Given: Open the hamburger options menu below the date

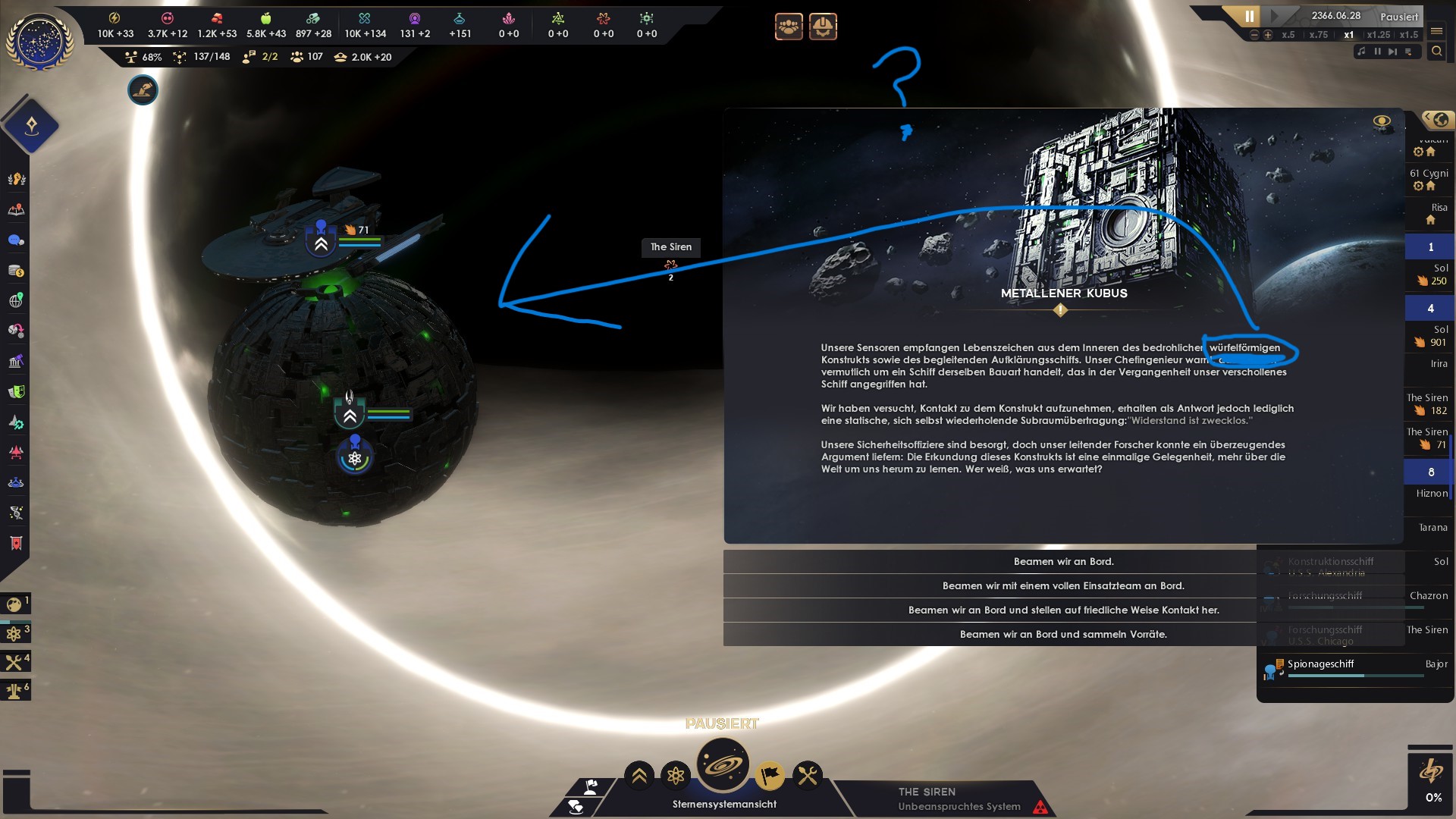Looking at the screenshot, I should pyautogui.click(x=1436, y=32).
